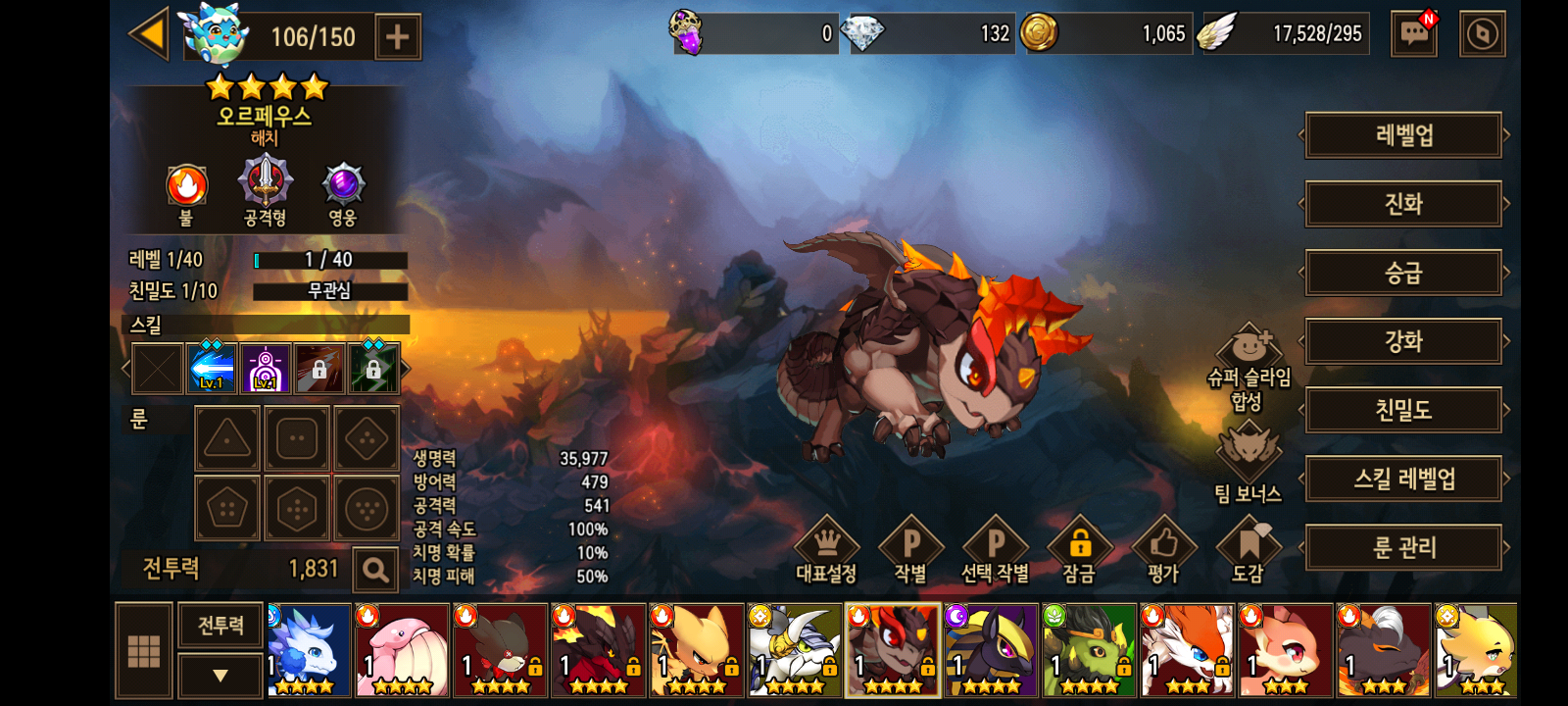Inspect stats with the magnifying glass
Image resolution: width=1568 pixels, height=706 pixels.
coord(374,570)
